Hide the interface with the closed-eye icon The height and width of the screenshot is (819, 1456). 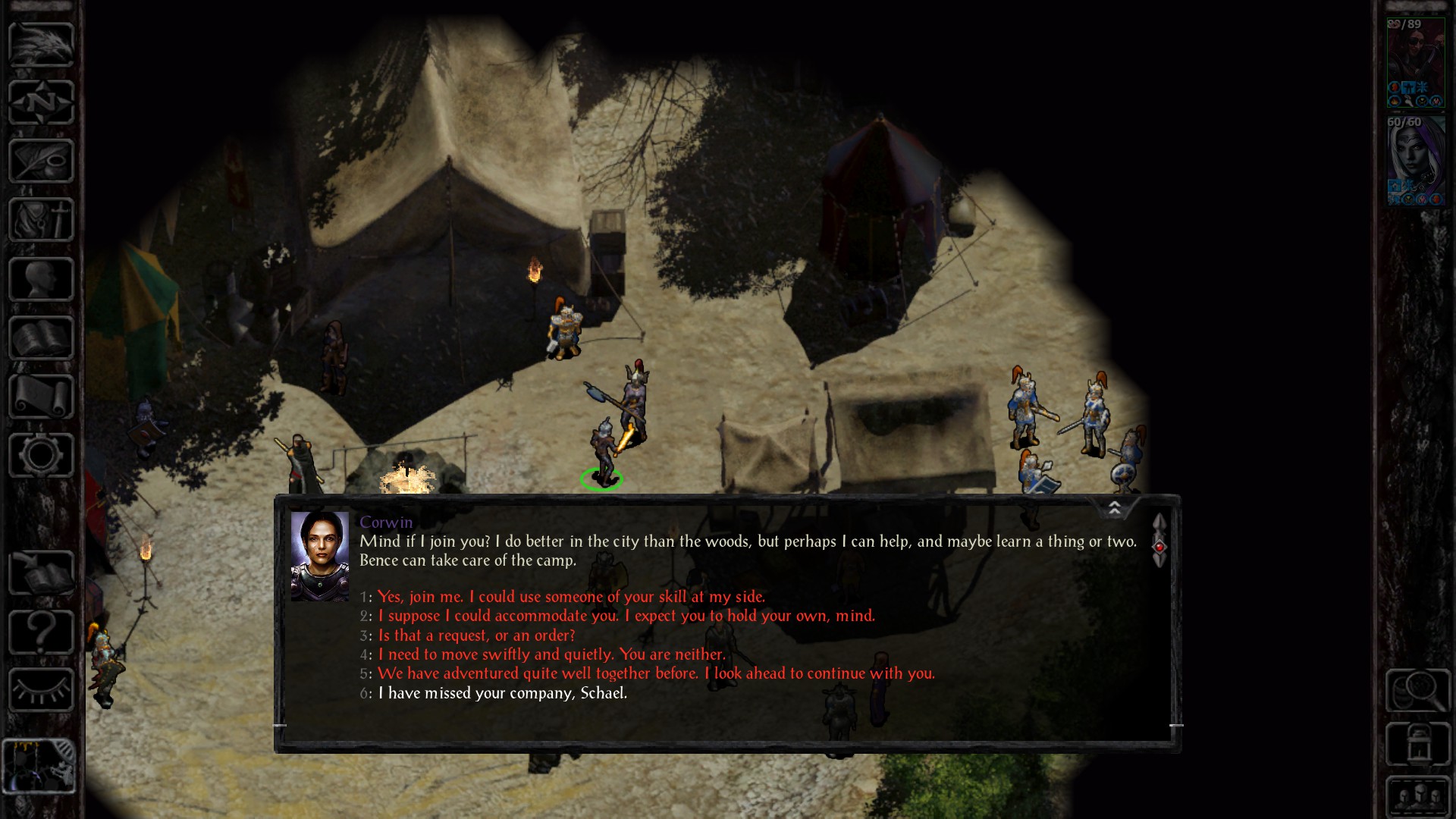click(41, 690)
